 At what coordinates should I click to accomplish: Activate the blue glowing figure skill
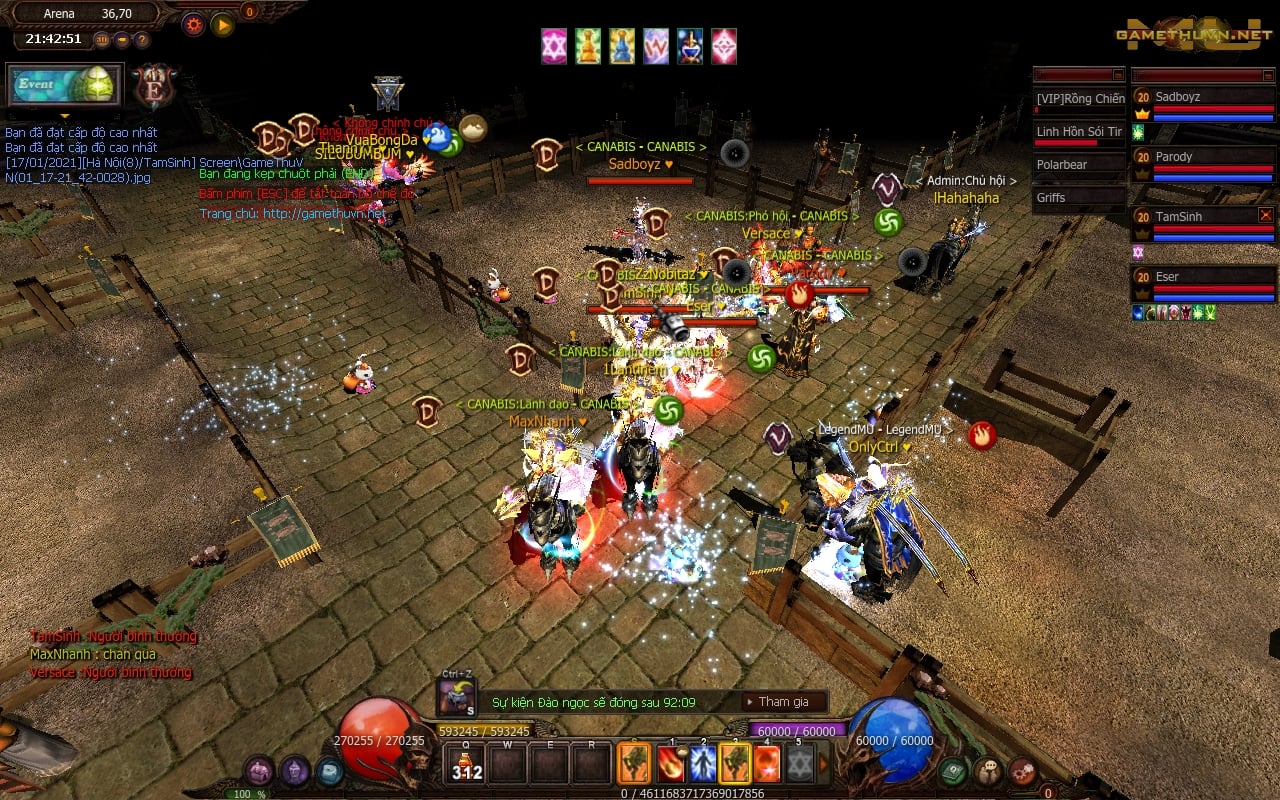[702, 764]
